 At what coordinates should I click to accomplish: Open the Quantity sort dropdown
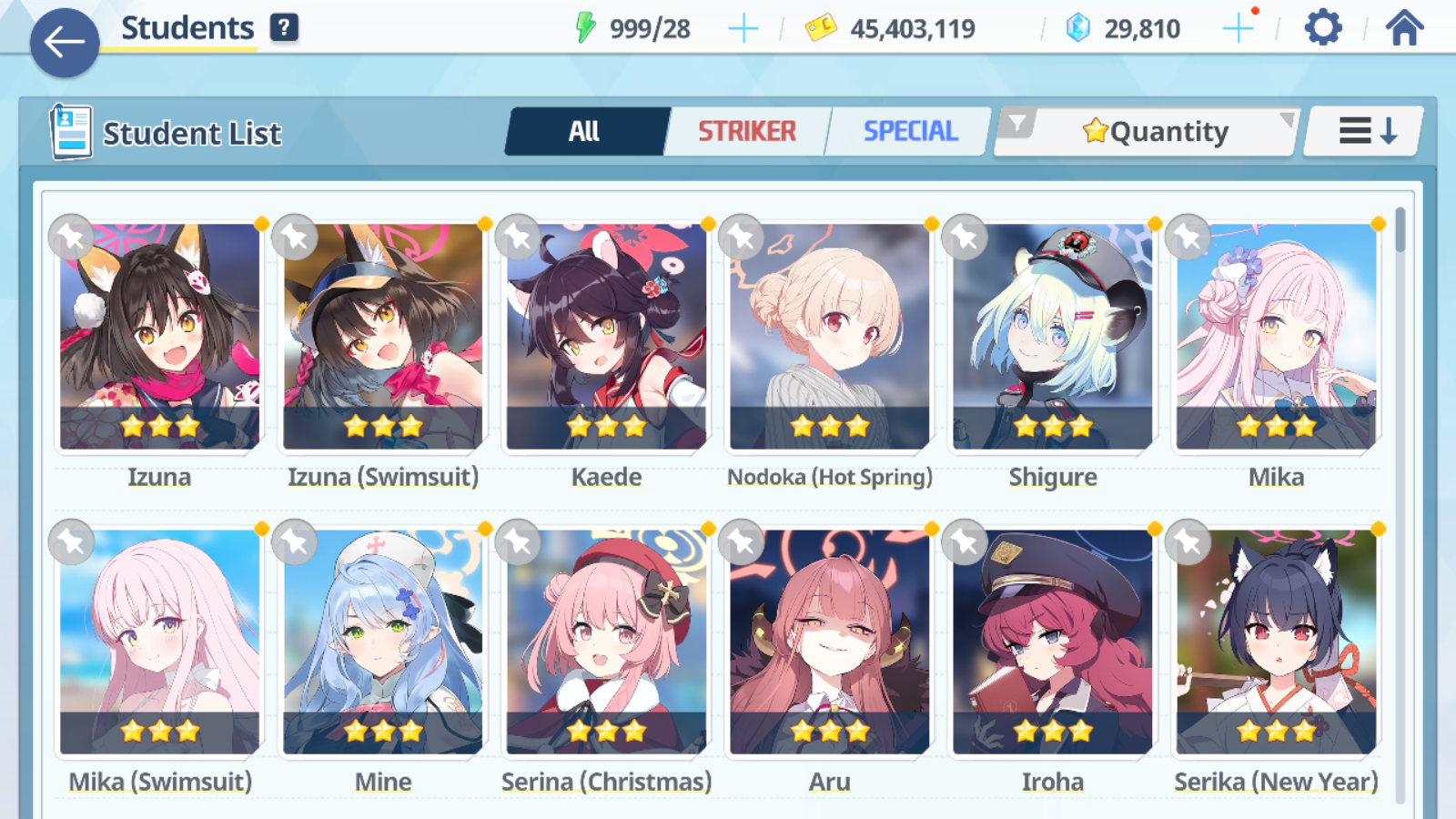(x=1156, y=131)
